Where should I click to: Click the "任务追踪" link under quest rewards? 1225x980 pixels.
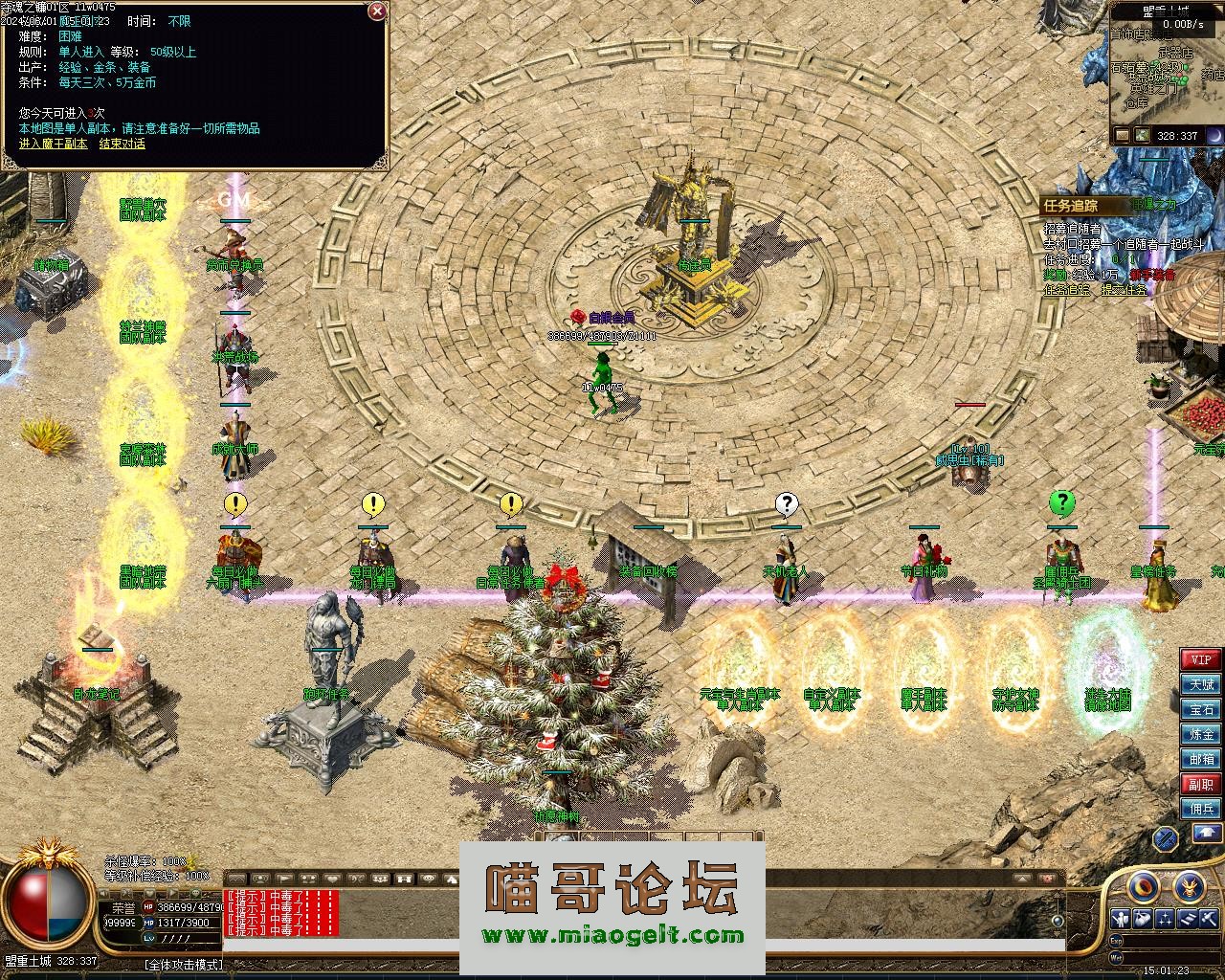coord(1067,289)
